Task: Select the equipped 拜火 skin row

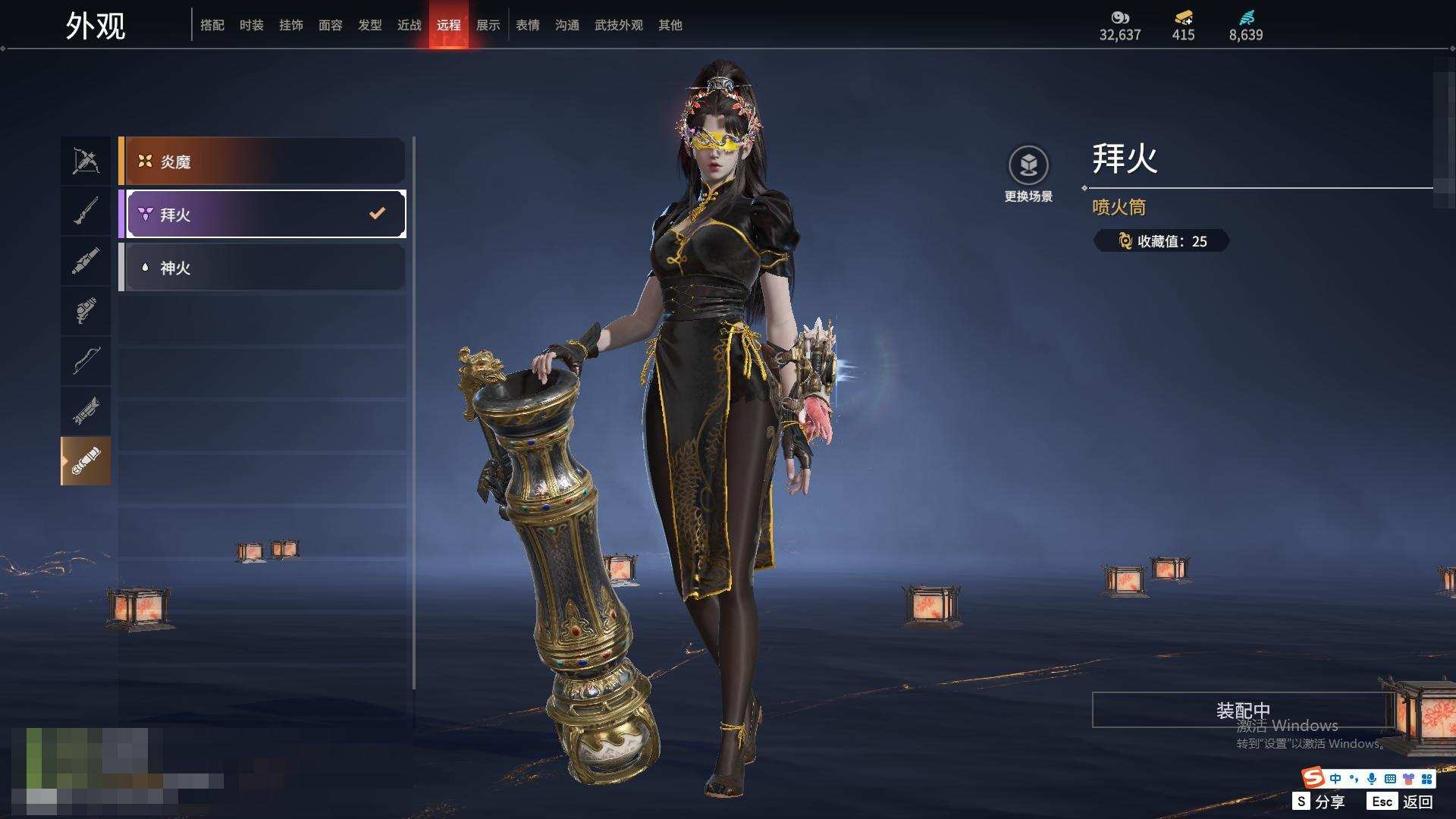Action: [262, 215]
